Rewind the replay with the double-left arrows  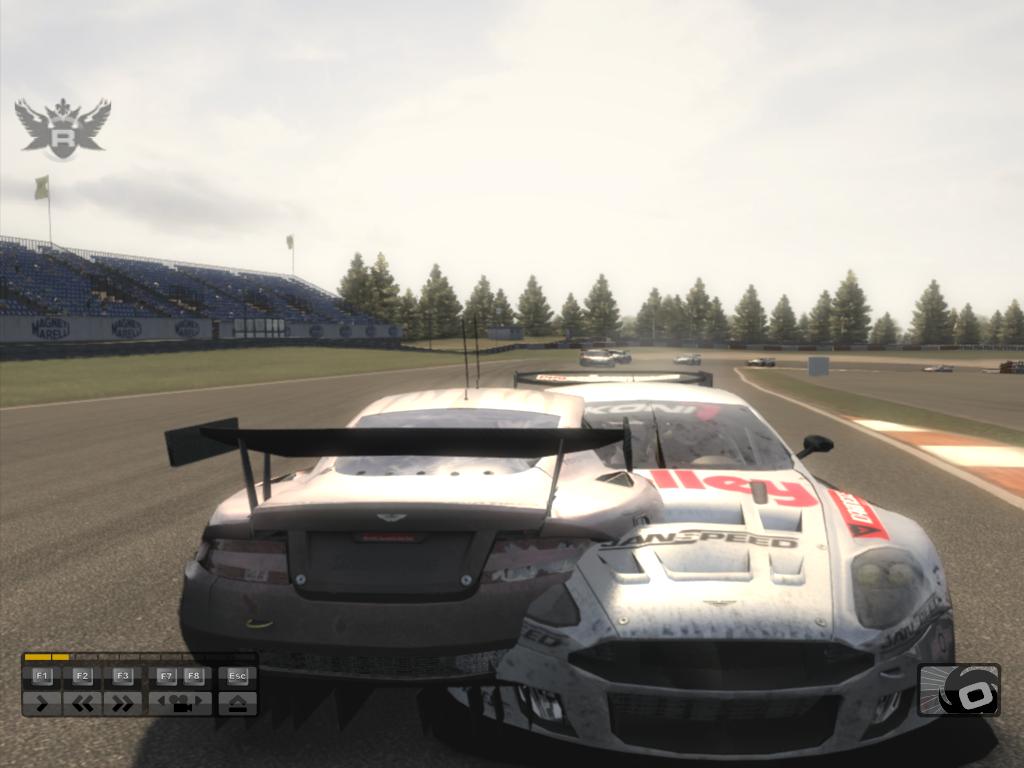pyautogui.click(x=82, y=703)
